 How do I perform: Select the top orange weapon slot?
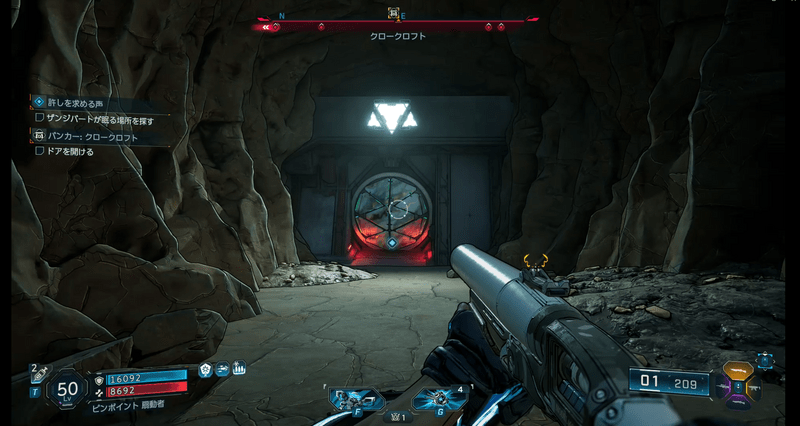(737, 369)
